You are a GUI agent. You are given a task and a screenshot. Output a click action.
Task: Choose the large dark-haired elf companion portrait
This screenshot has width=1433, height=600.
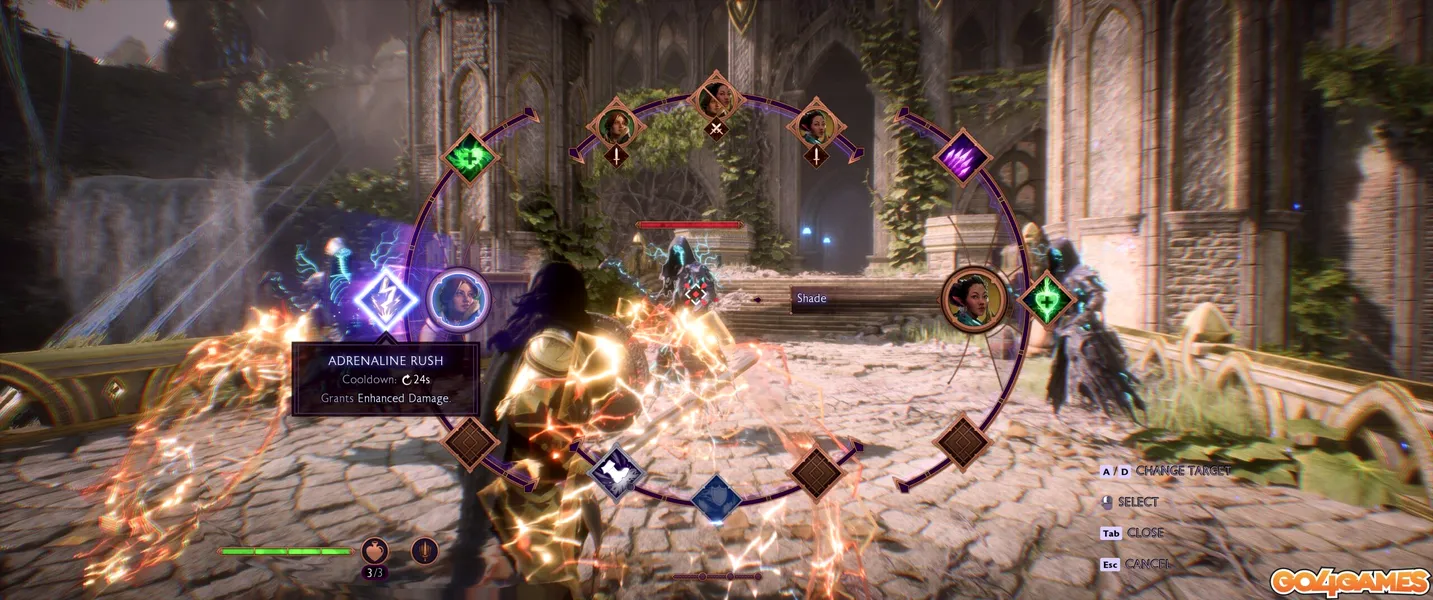(974, 299)
